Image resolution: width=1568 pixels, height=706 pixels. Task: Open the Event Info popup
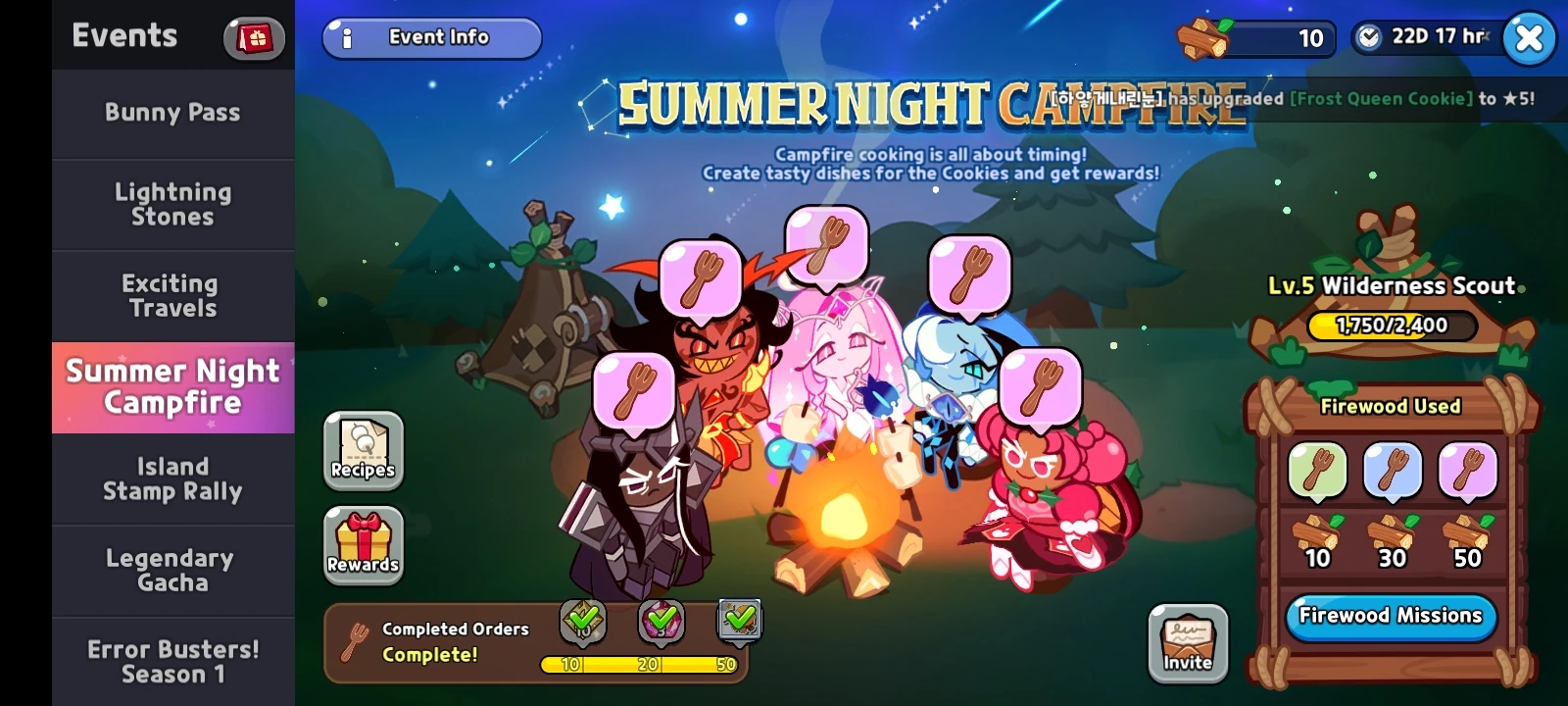pos(431,37)
